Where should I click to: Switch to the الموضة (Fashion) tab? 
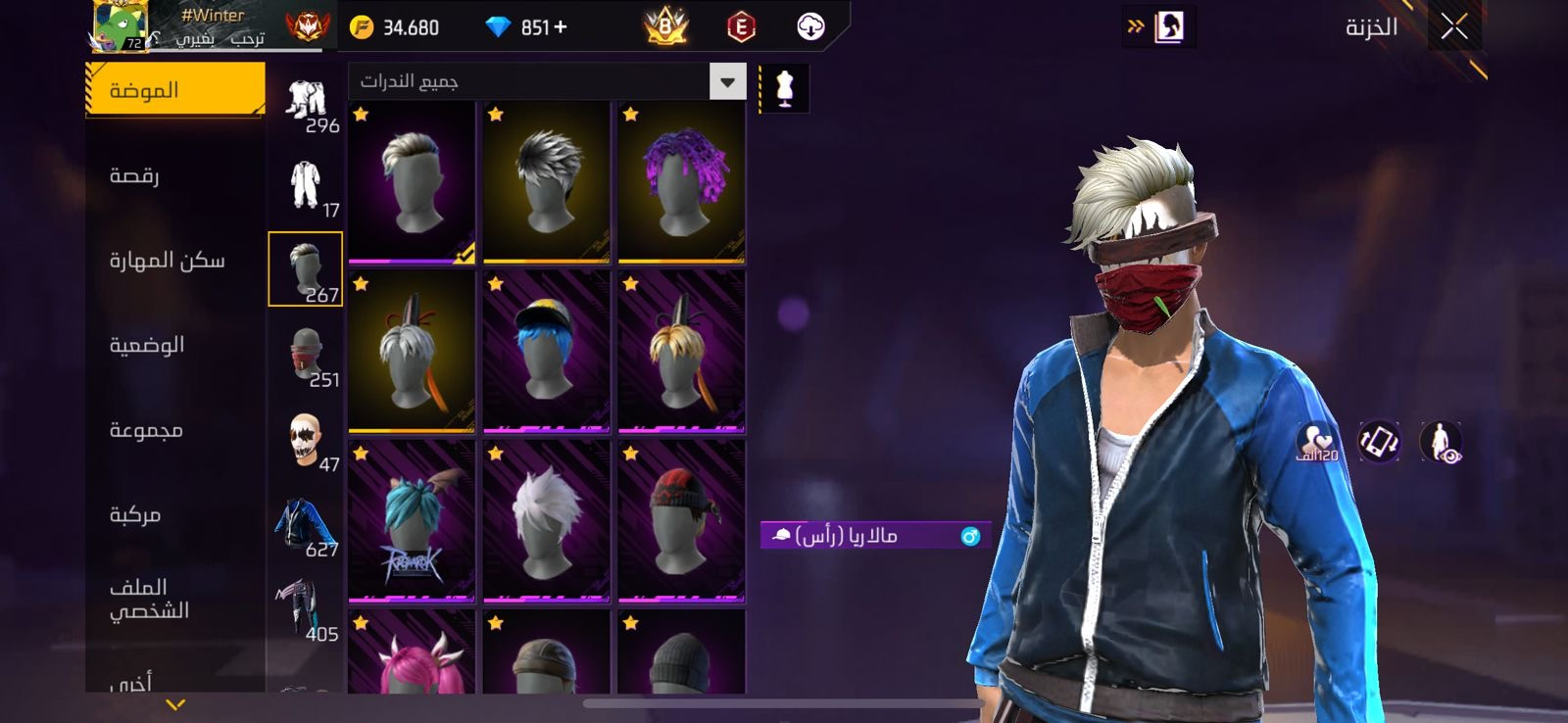(174, 90)
